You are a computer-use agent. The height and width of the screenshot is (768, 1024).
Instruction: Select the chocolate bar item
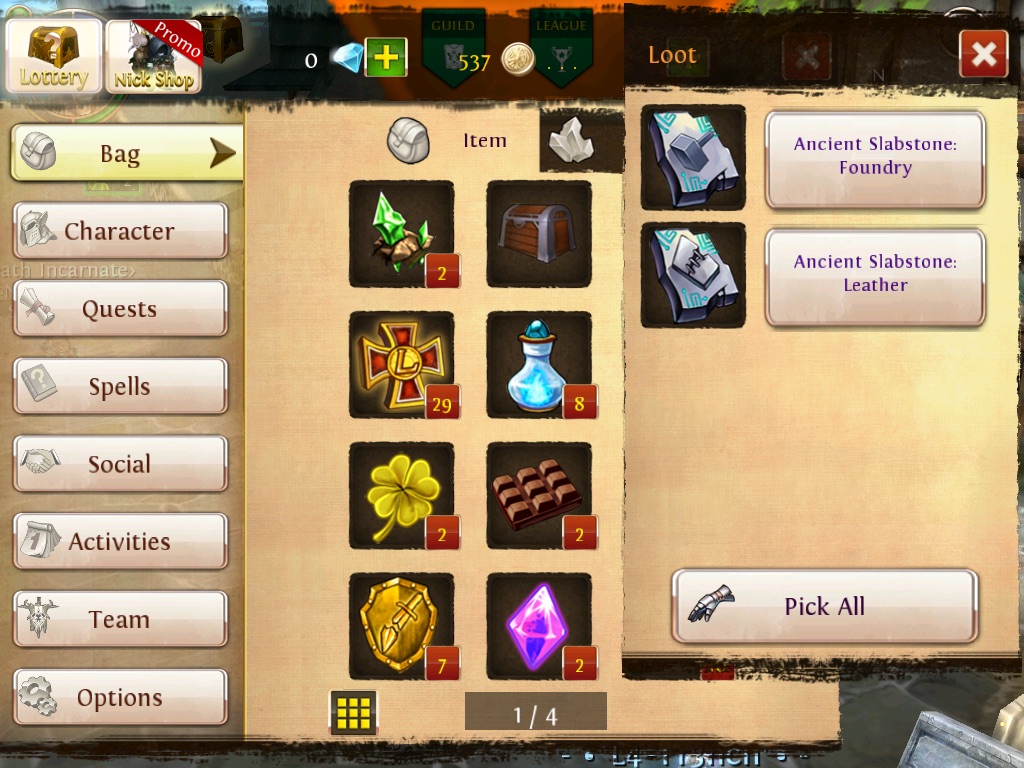click(539, 496)
